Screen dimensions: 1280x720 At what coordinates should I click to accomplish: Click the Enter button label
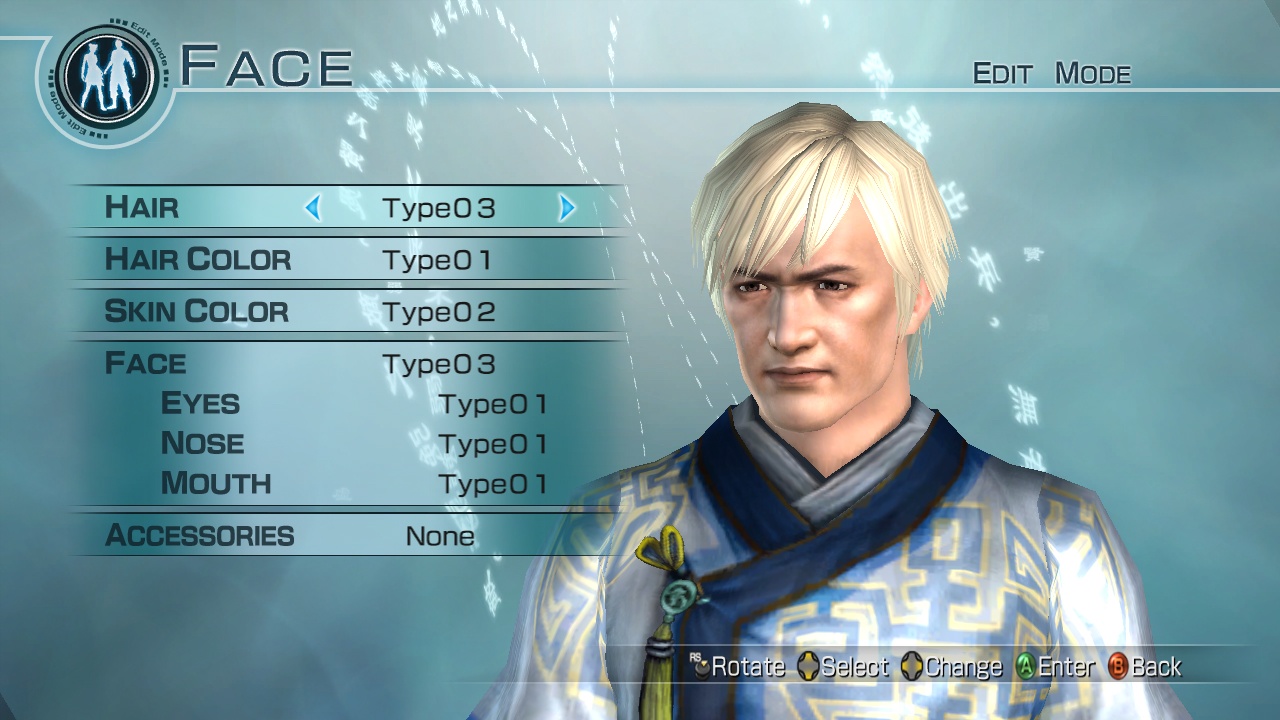pos(1056,666)
